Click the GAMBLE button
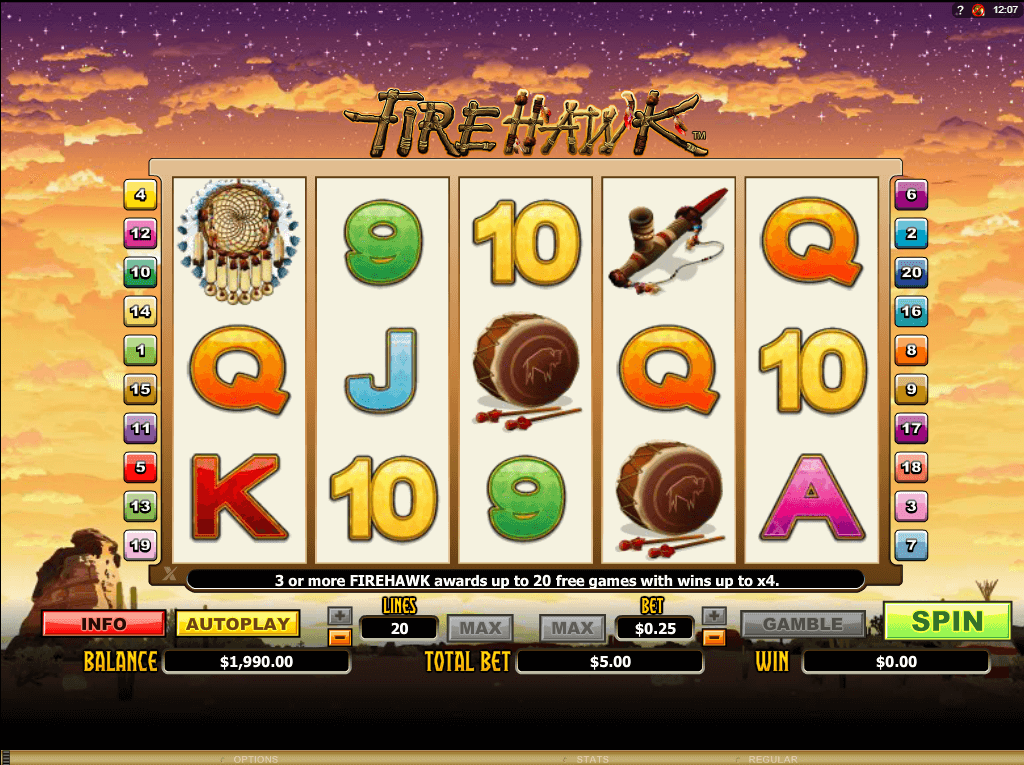The height and width of the screenshot is (765, 1024). pyautogui.click(x=802, y=624)
